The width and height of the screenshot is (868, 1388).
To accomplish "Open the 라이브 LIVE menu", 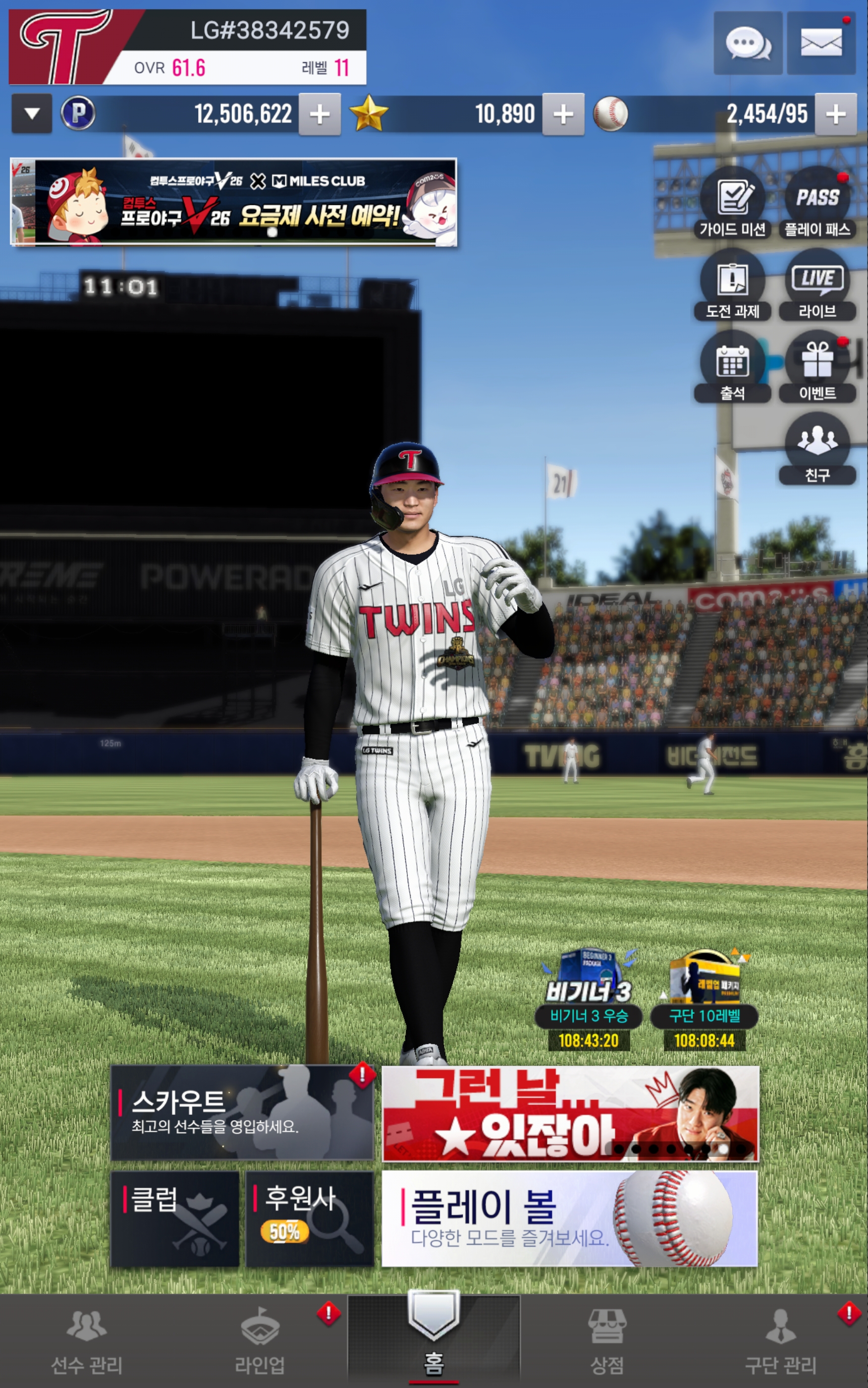I will [x=817, y=286].
